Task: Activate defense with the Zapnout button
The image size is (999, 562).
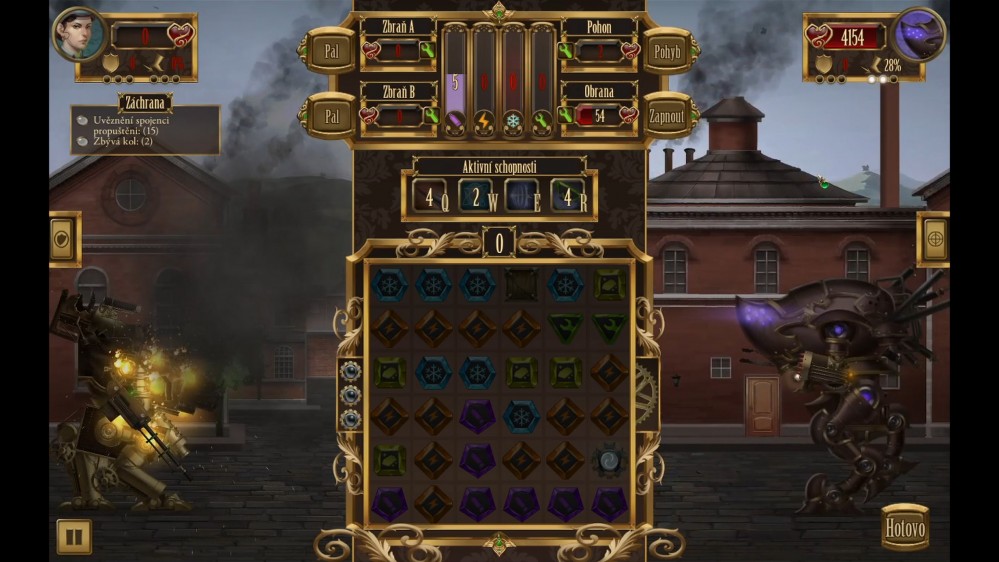Action: [667, 115]
